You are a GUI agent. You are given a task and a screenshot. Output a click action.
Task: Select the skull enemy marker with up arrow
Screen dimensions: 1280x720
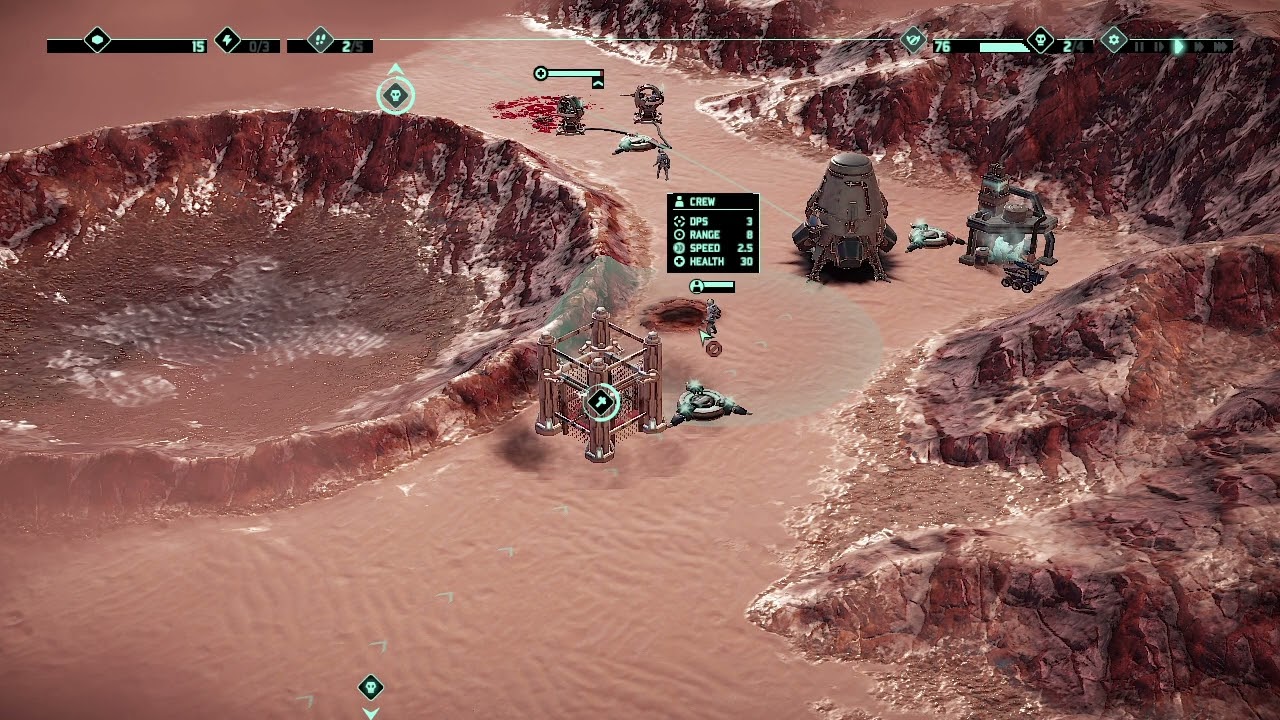click(396, 95)
